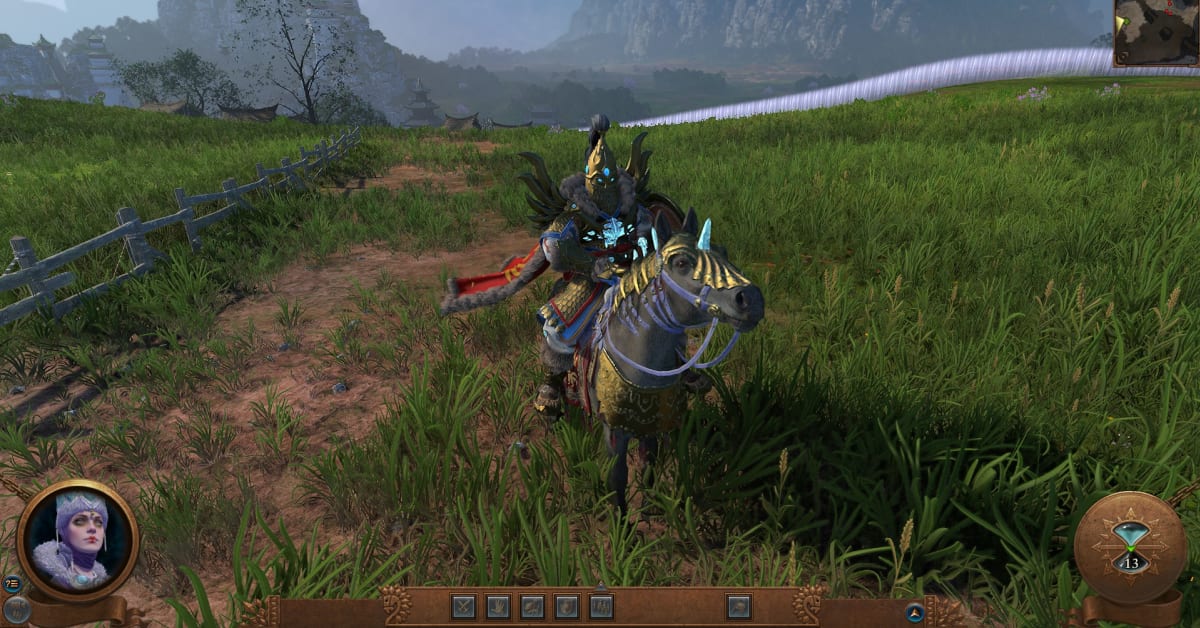Viewport: 1200px width, 628px height.
Task: Activate the open hand action icon
Action: 498,606
